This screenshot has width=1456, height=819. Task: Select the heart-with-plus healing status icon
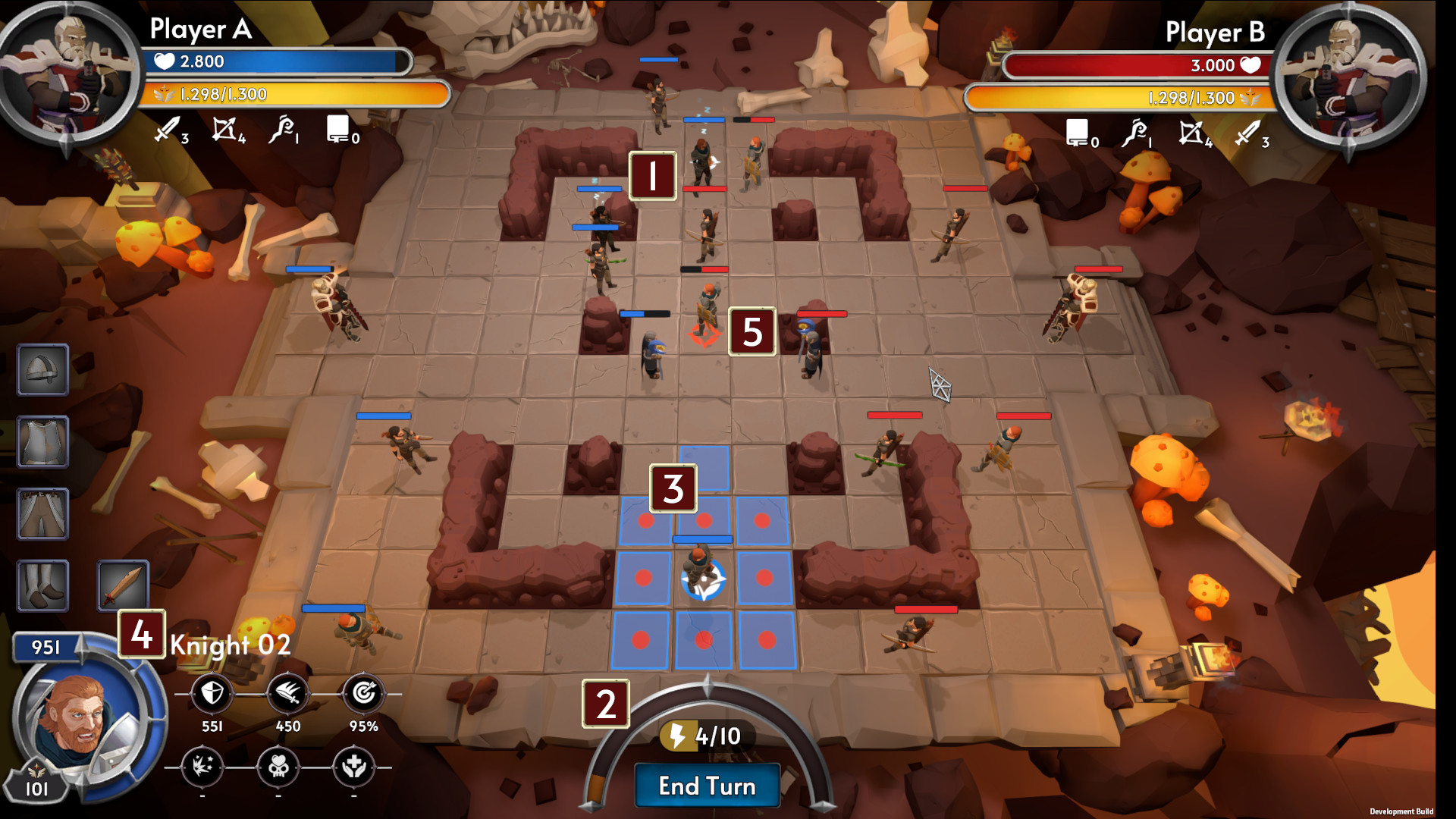[x=353, y=767]
